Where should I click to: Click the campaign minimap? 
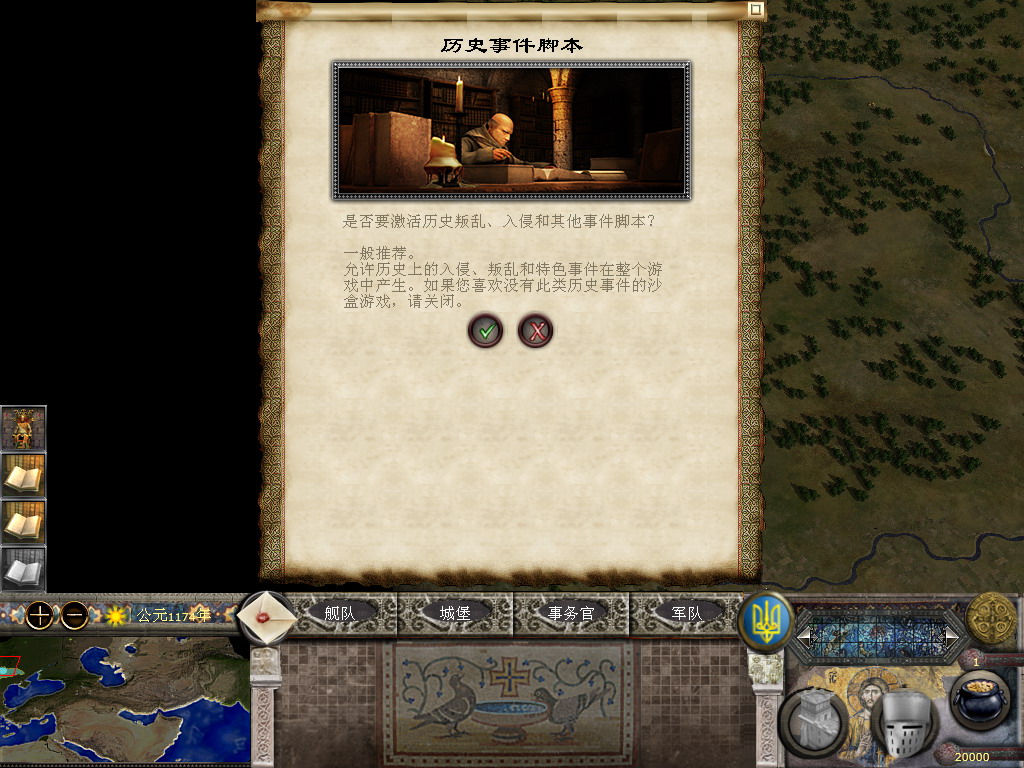pos(124,702)
